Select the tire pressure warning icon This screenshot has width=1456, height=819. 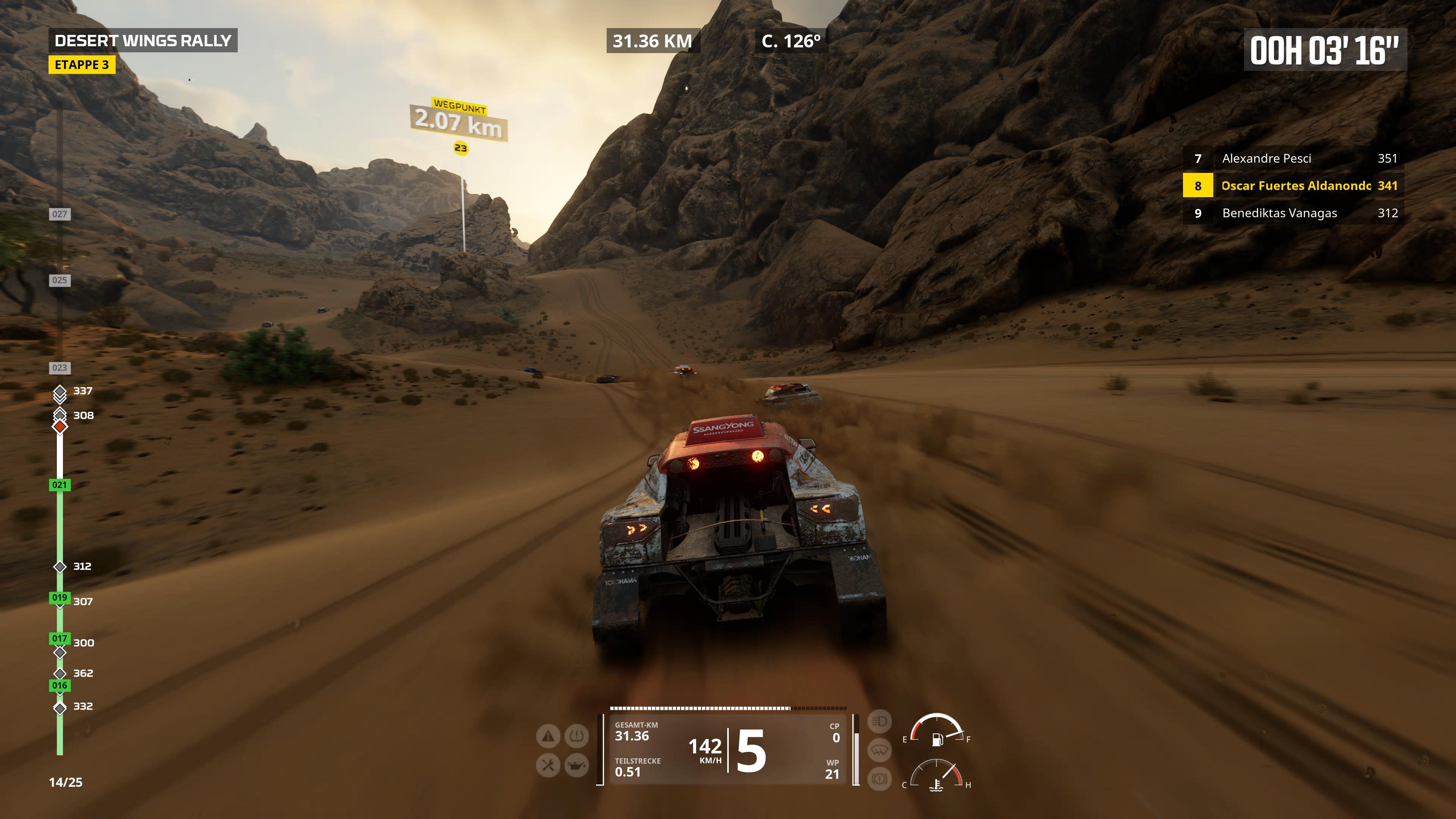click(577, 735)
